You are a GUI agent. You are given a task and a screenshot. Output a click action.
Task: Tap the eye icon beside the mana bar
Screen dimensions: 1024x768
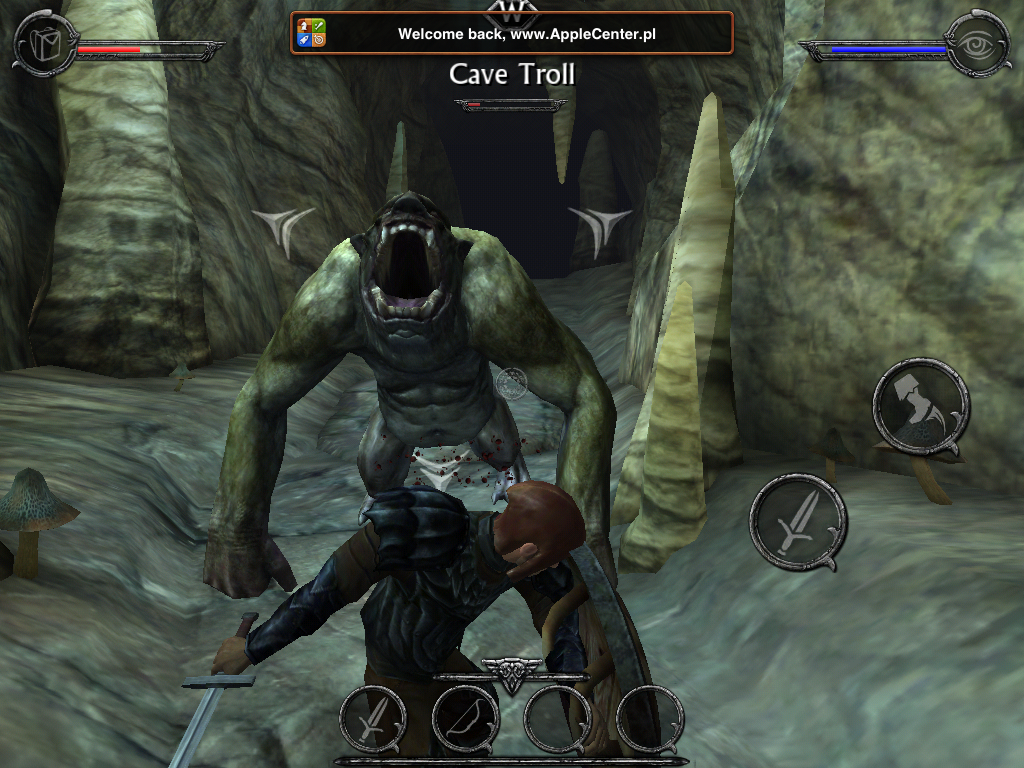tap(977, 43)
